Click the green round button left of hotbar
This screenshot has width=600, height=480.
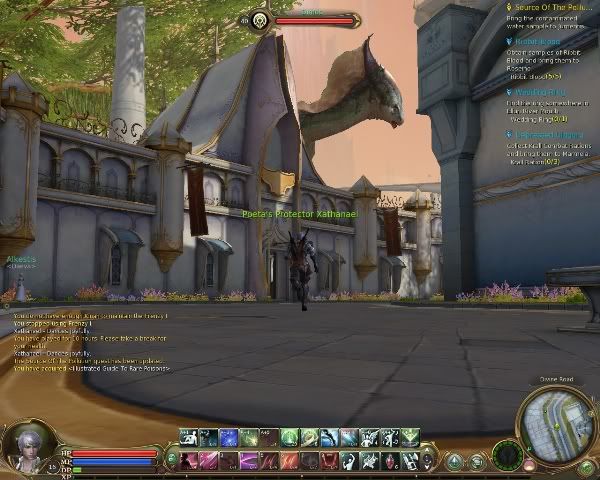click(172, 458)
